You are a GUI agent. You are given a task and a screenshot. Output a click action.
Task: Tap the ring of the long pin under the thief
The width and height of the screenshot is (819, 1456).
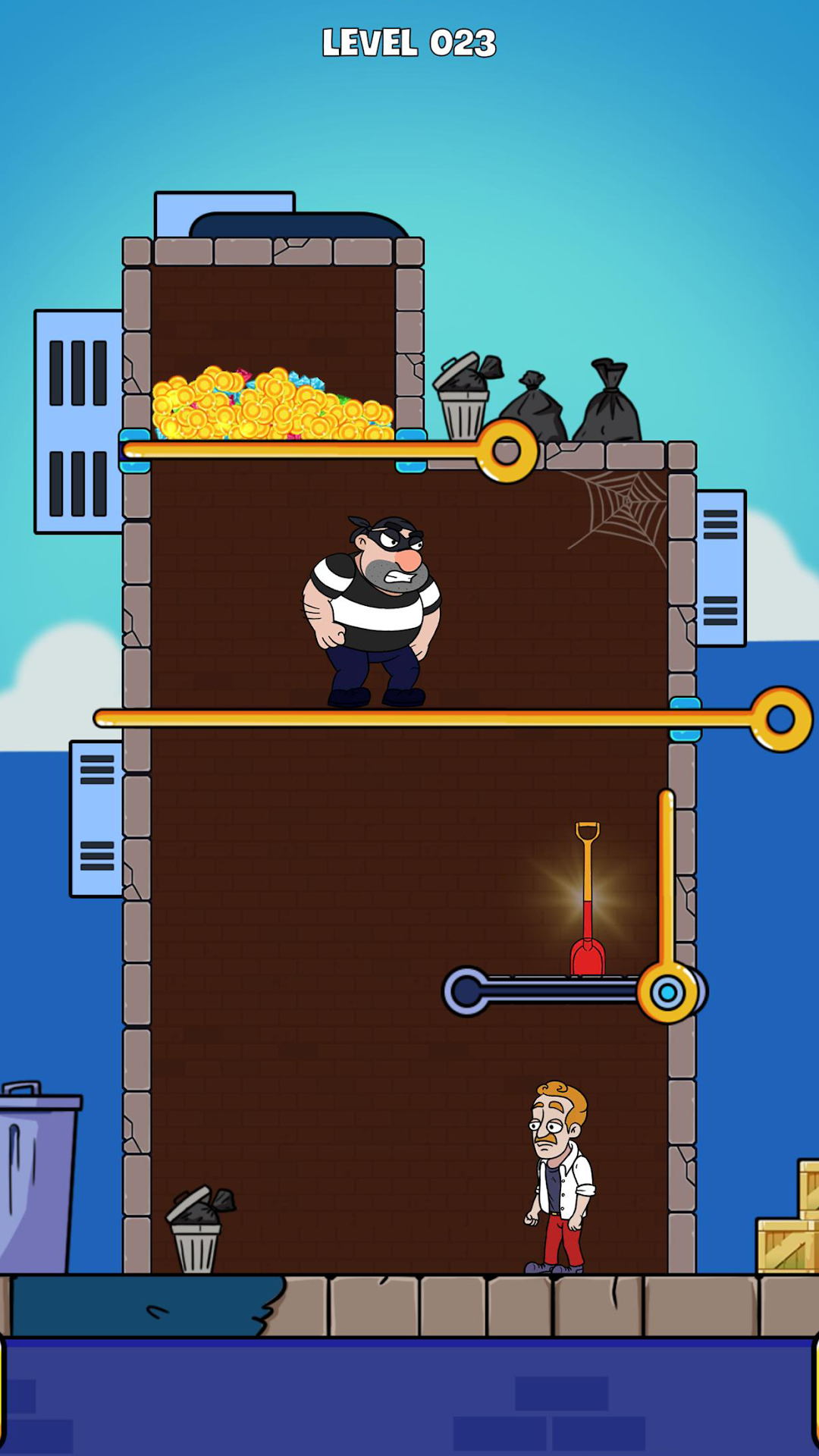point(781,719)
